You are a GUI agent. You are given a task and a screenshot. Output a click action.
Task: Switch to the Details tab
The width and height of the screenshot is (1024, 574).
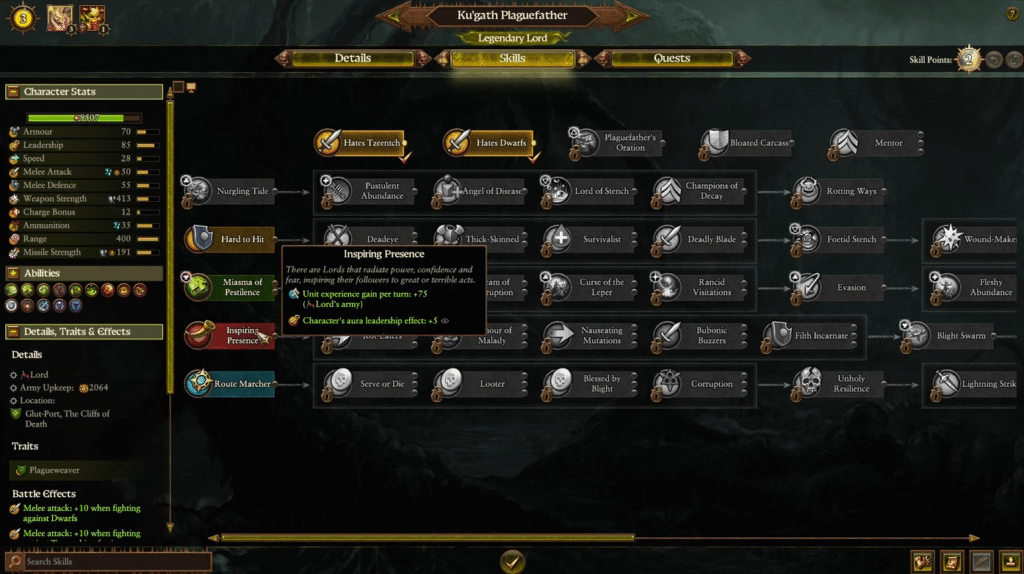(352, 58)
